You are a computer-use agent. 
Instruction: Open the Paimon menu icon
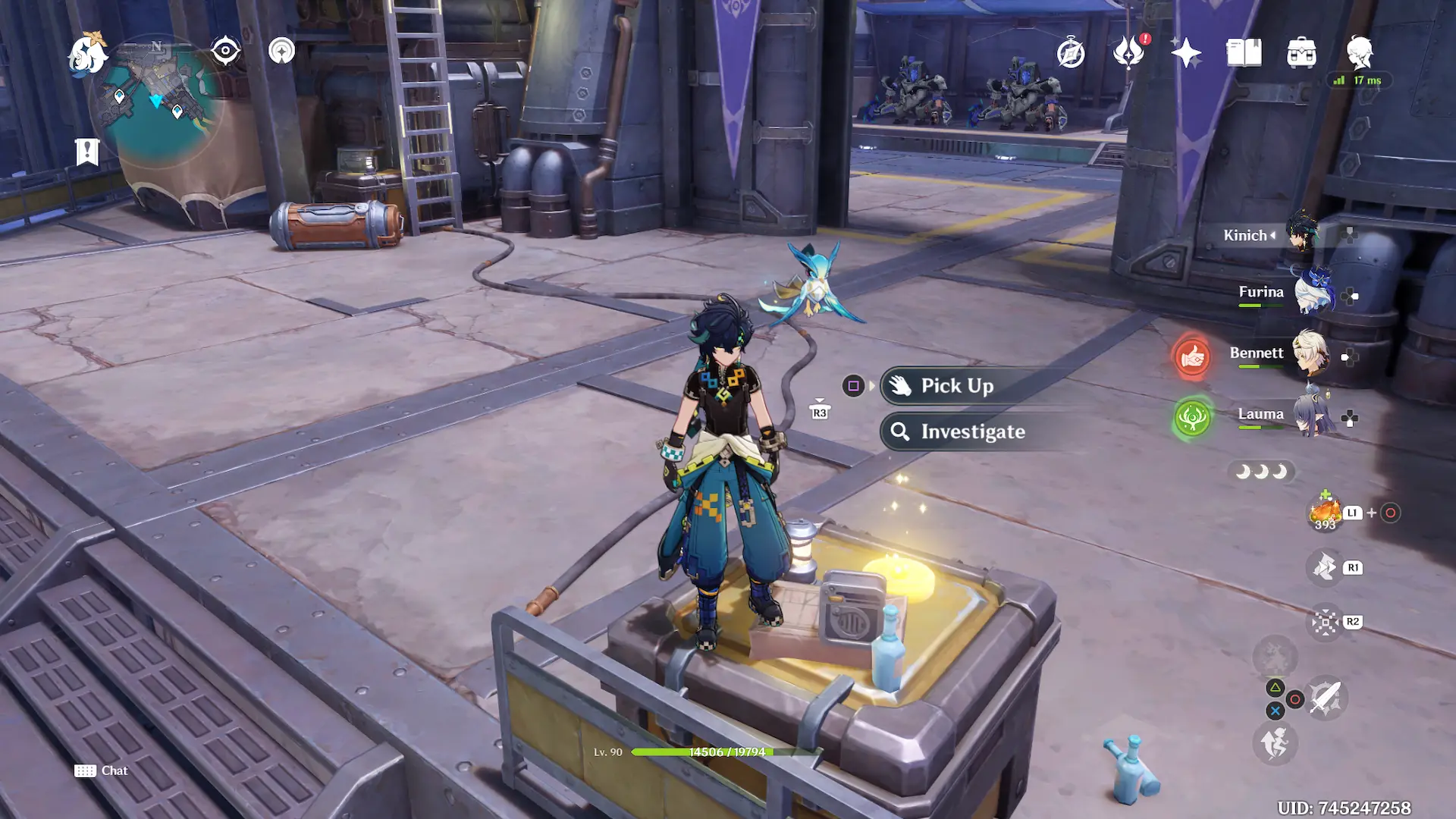(86, 53)
